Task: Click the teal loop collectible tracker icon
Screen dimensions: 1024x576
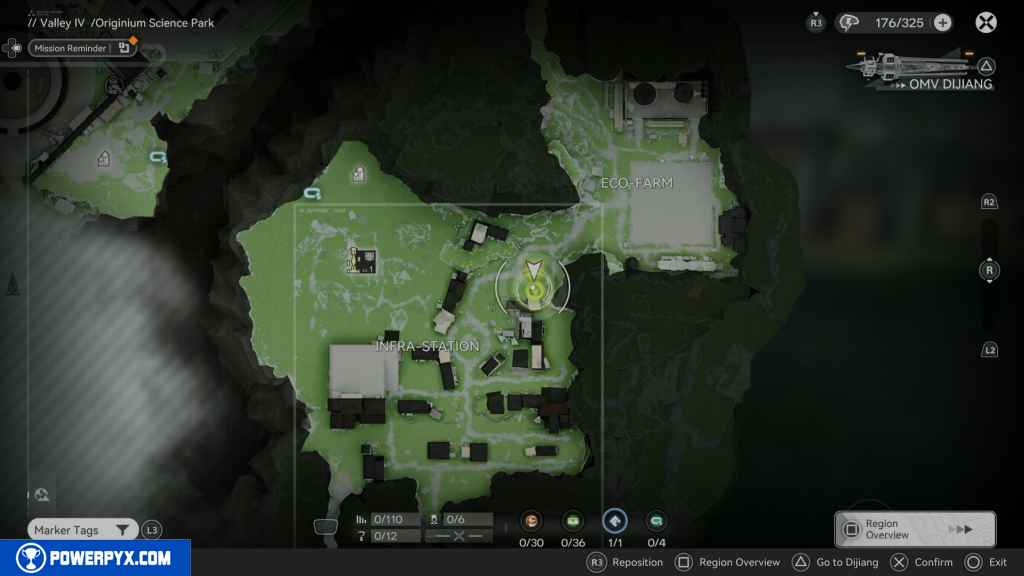Action: point(656,521)
